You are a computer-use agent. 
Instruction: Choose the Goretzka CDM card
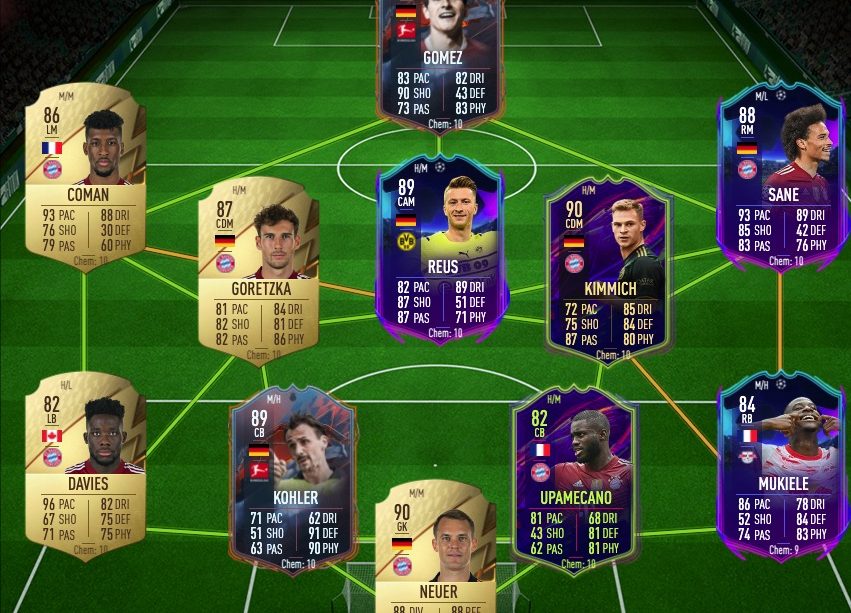[x=259, y=272]
